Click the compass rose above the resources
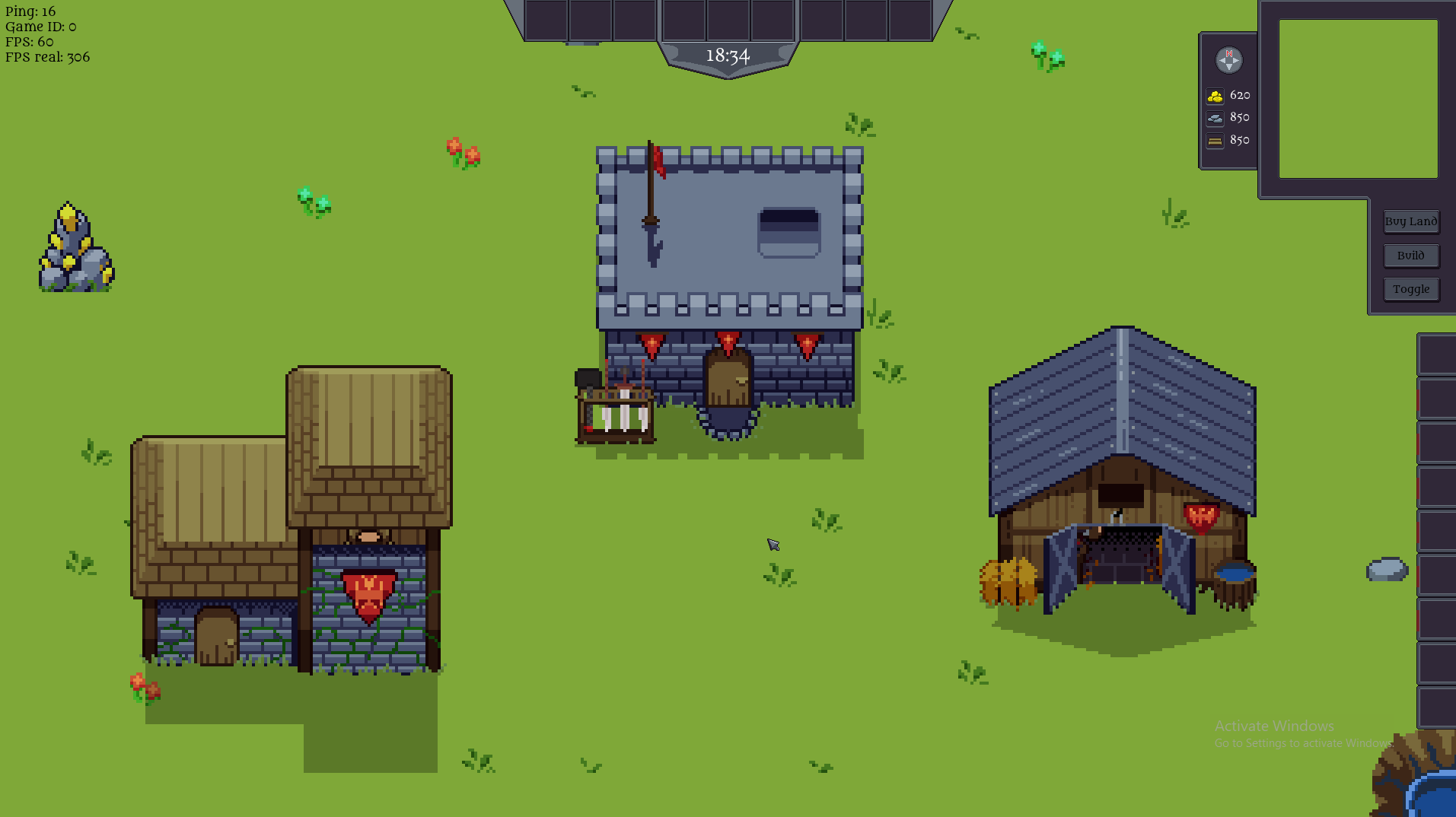The image size is (1456, 817). coord(1229,61)
